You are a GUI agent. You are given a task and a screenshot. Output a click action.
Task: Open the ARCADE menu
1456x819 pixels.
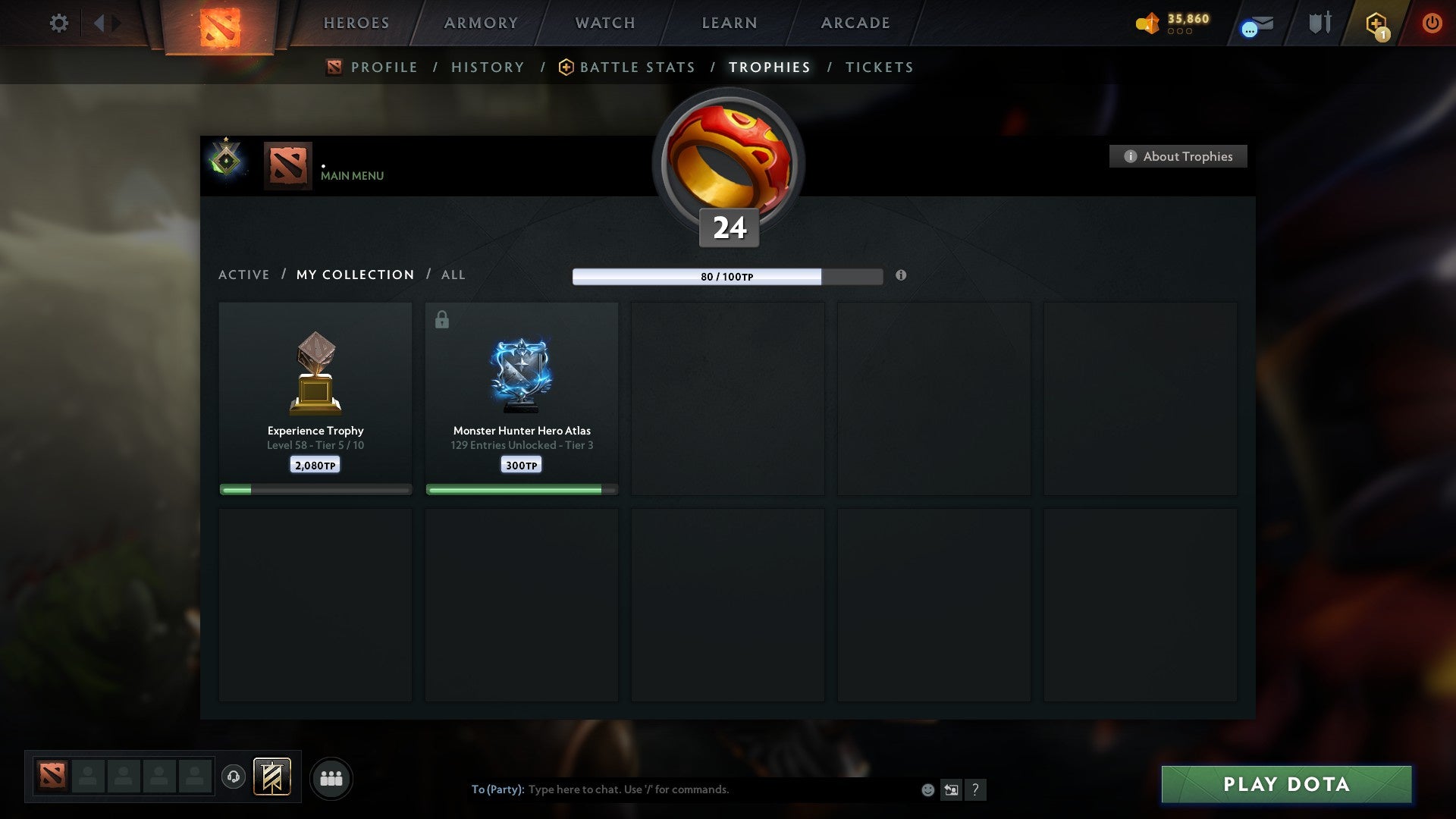pyautogui.click(x=854, y=23)
